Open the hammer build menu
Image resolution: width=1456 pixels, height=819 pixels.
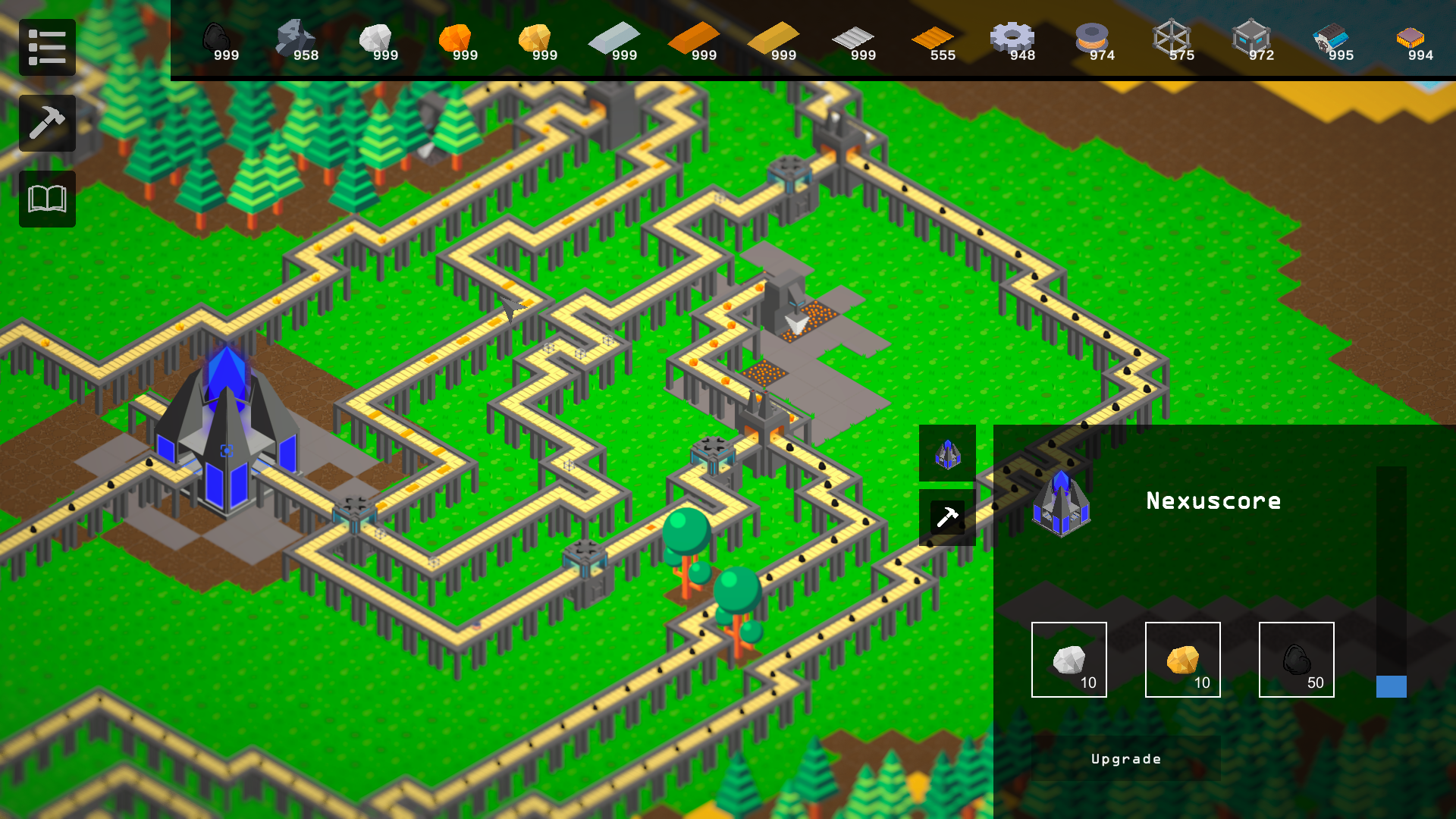(47, 123)
